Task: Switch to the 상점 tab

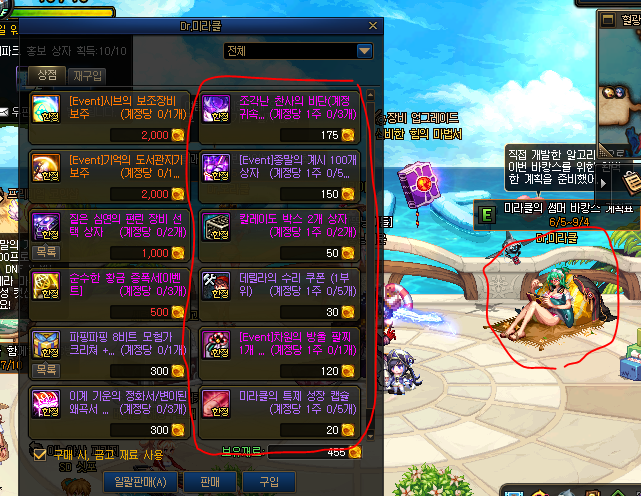Action: coord(45,76)
